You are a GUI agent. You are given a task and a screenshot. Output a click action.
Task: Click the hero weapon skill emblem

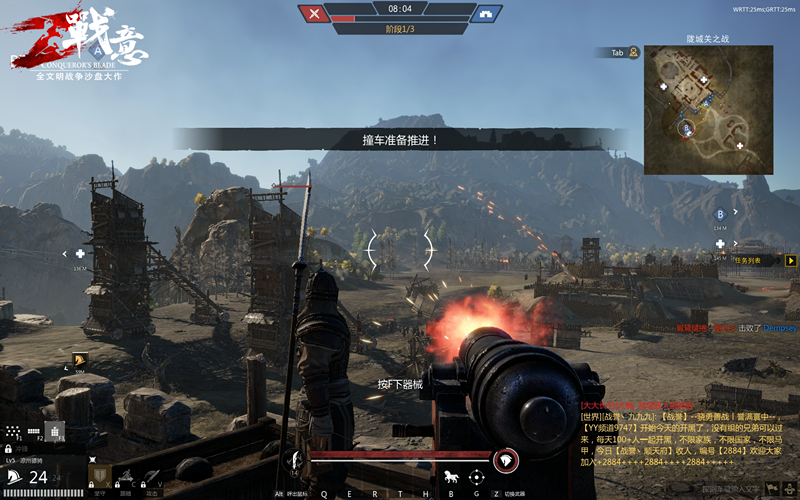(x=293, y=460)
